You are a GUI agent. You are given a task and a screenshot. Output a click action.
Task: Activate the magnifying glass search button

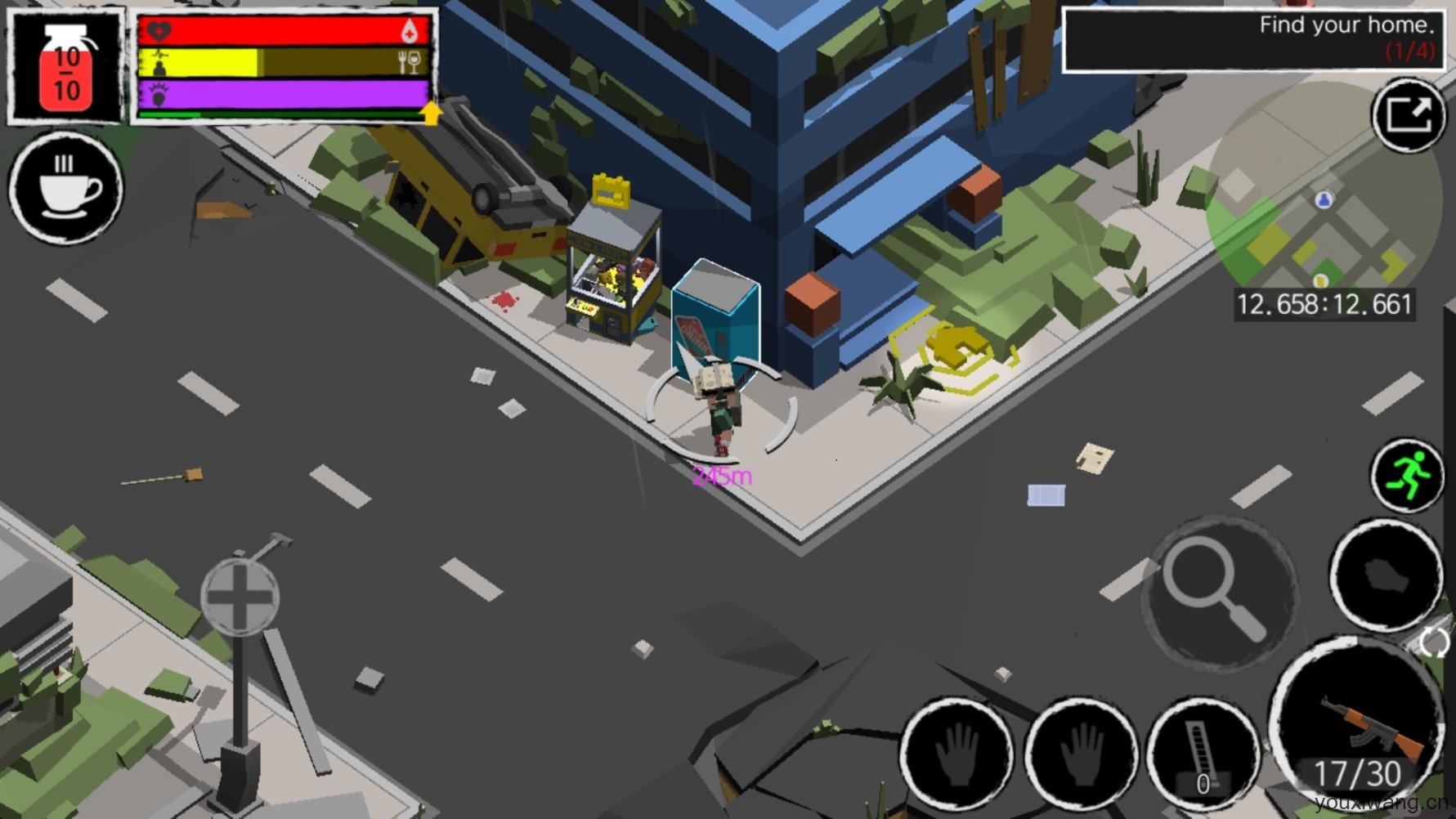click(x=1220, y=593)
